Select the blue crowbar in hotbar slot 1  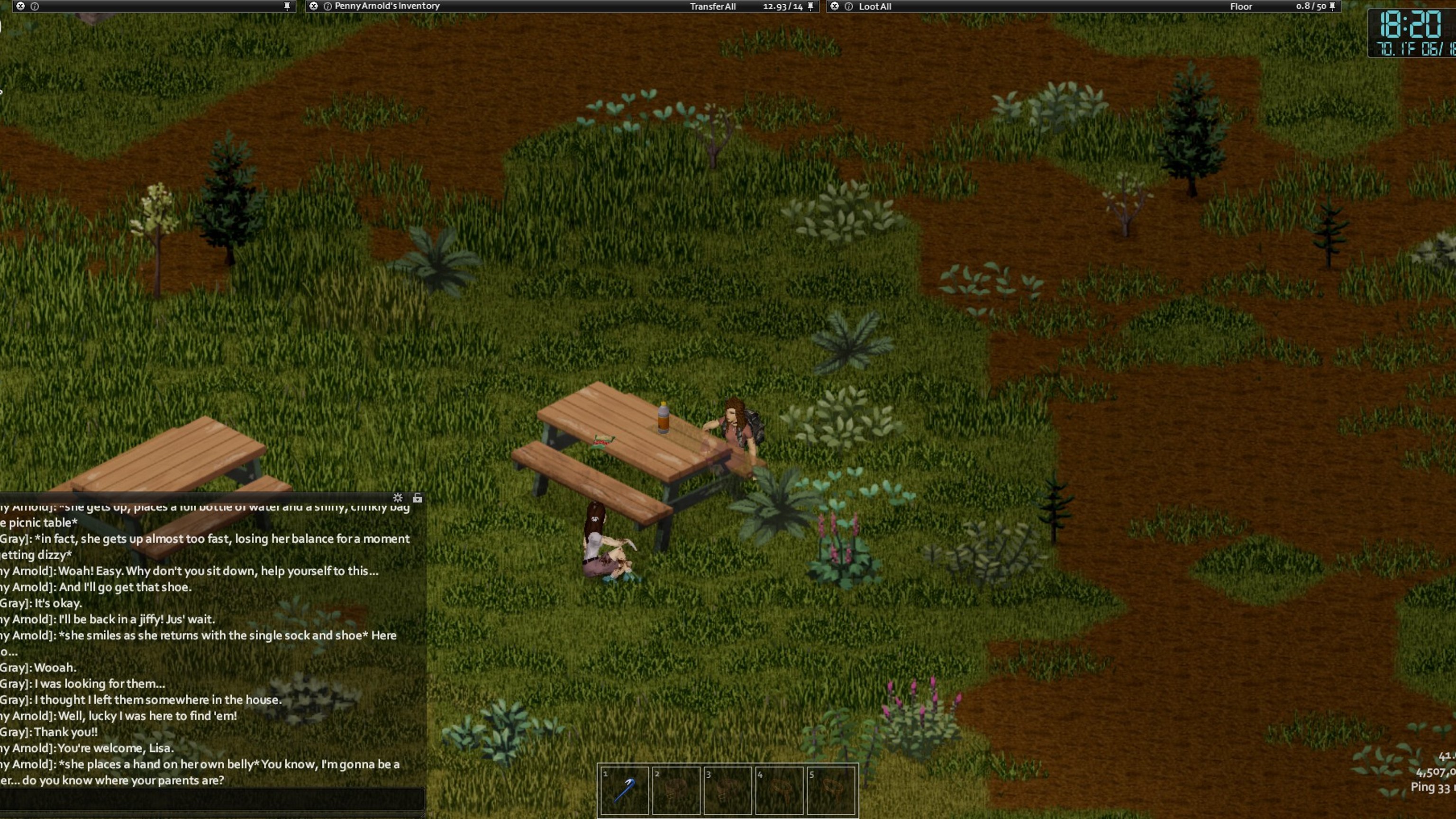[x=624, y=790]
